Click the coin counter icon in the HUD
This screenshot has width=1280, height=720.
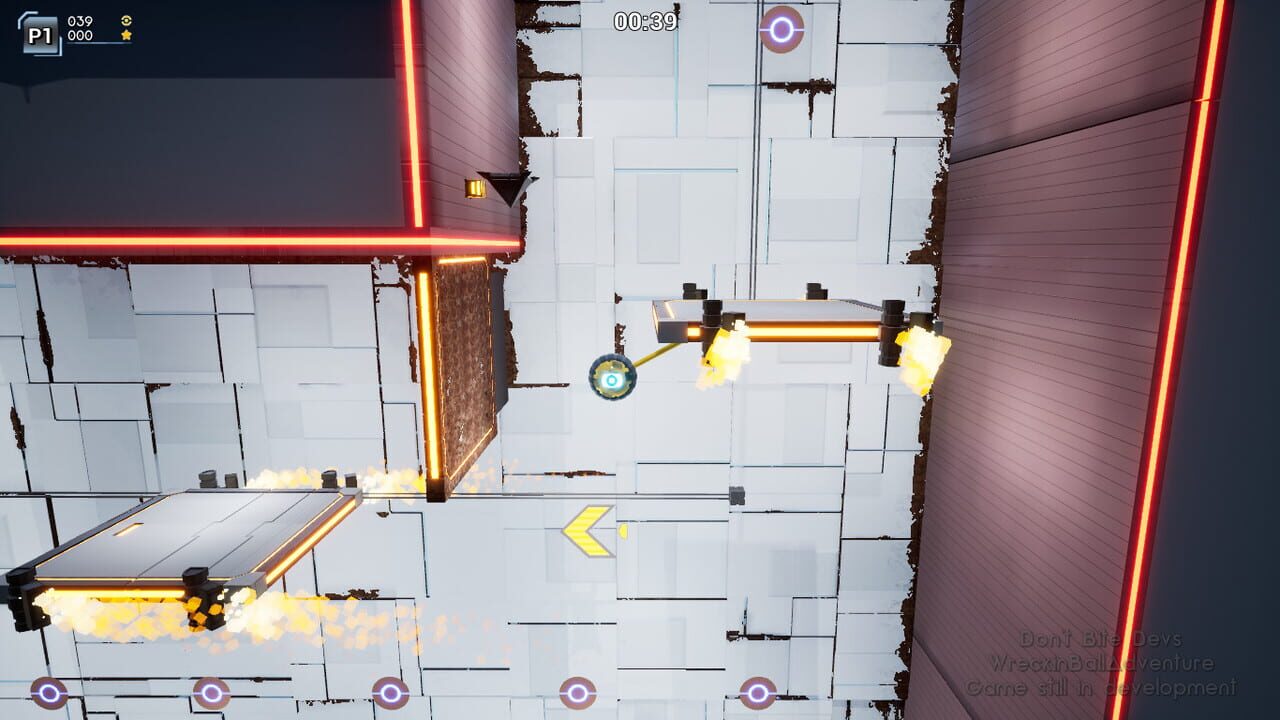pos(126,20)
